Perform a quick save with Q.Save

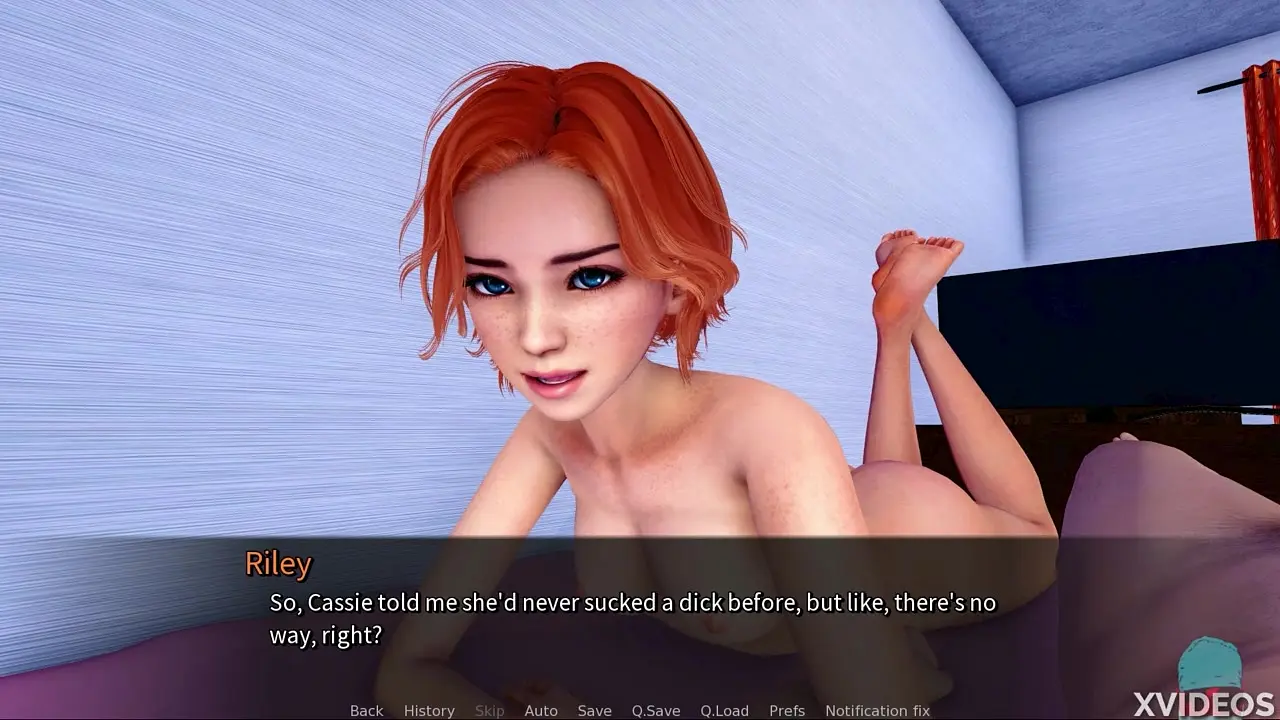click(x=656, y=711)
